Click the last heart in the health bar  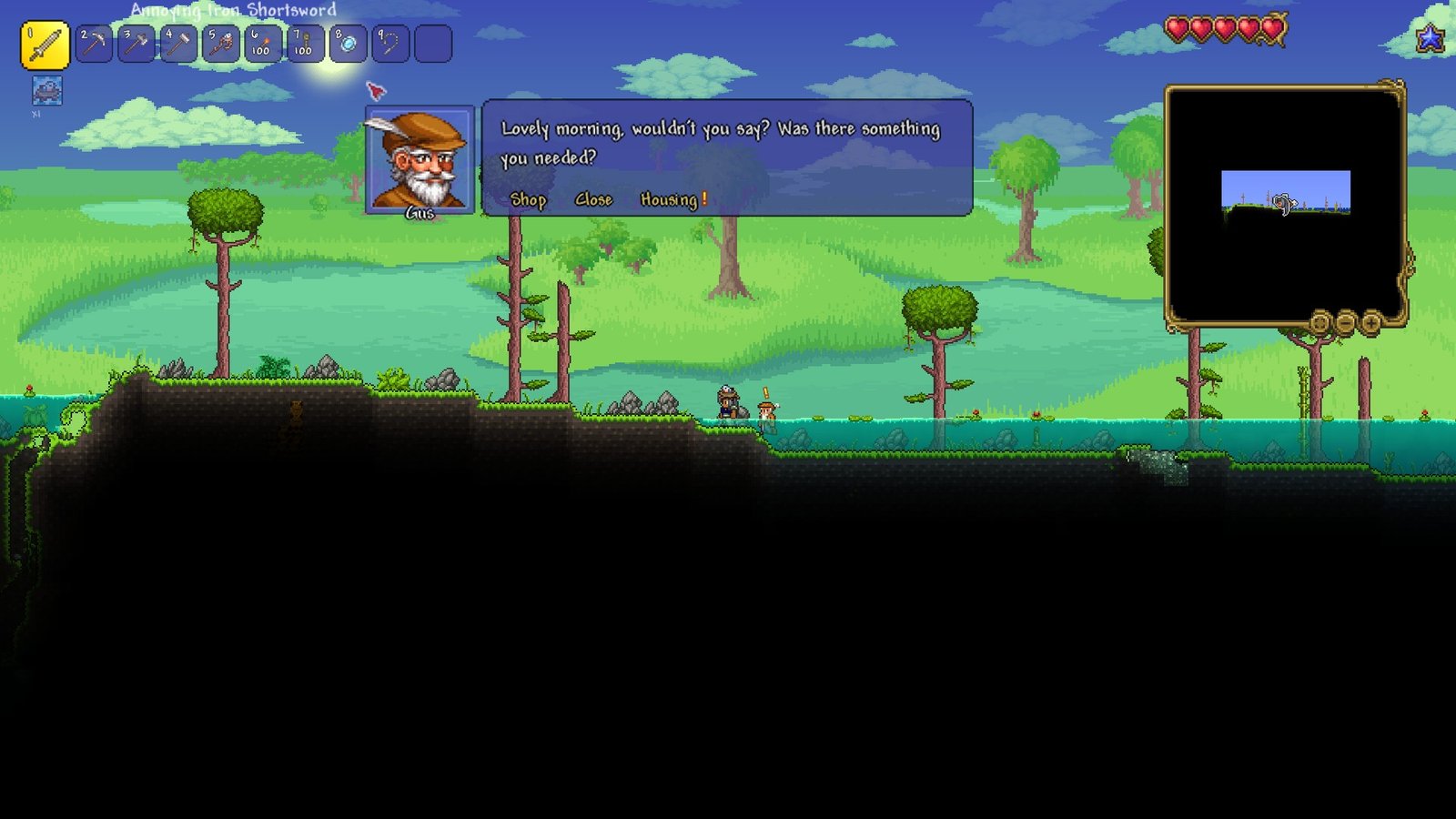tap(1270, 28)
